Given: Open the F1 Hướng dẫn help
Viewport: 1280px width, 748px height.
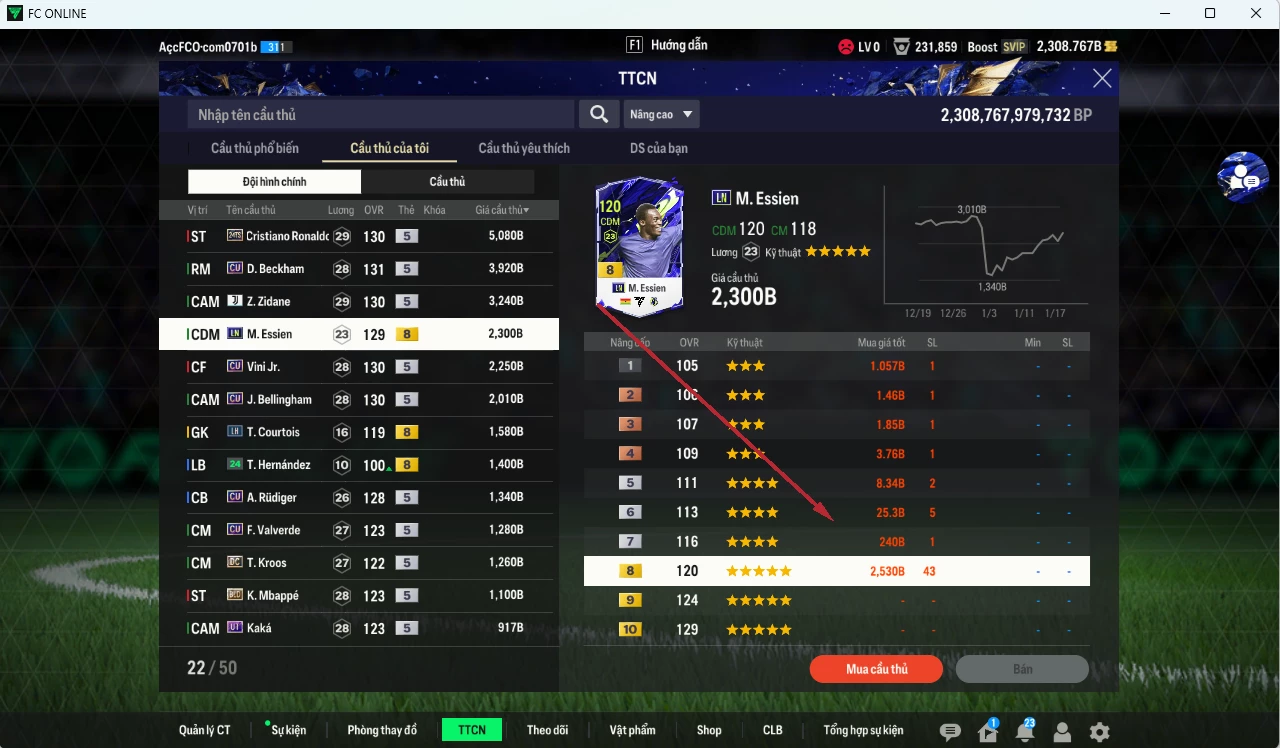Looking at the screenshot, I should pos(667,44).
